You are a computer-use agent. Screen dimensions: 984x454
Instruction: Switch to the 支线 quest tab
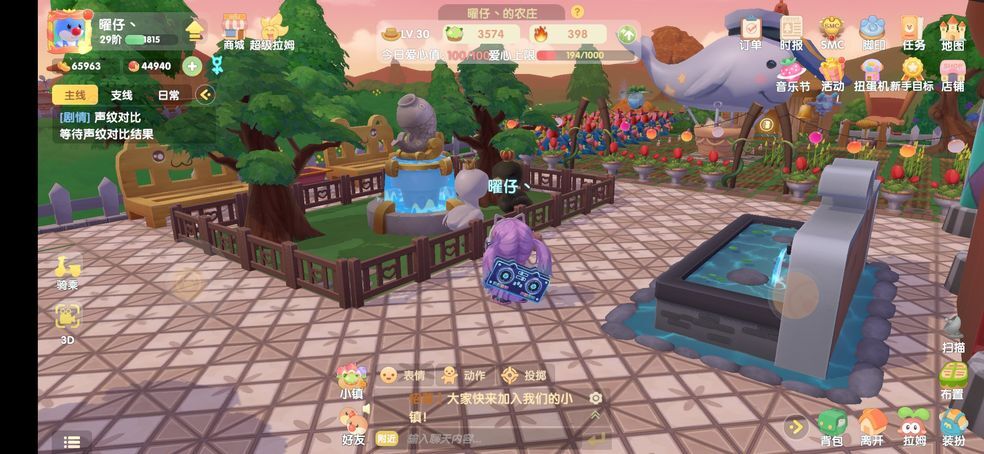(121, 95)
